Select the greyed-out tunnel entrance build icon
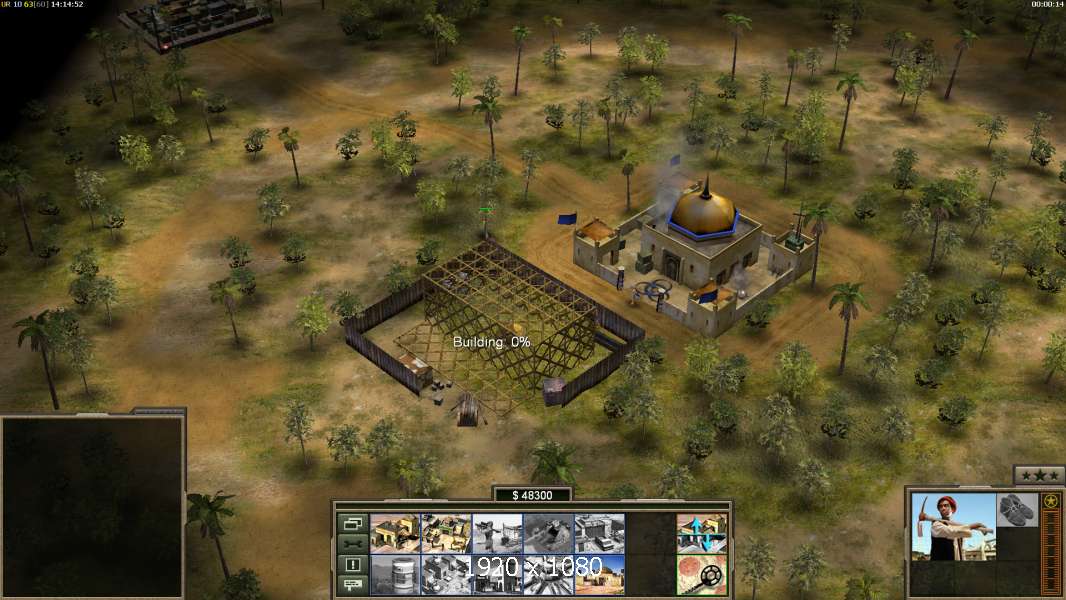 click(548, 533)
